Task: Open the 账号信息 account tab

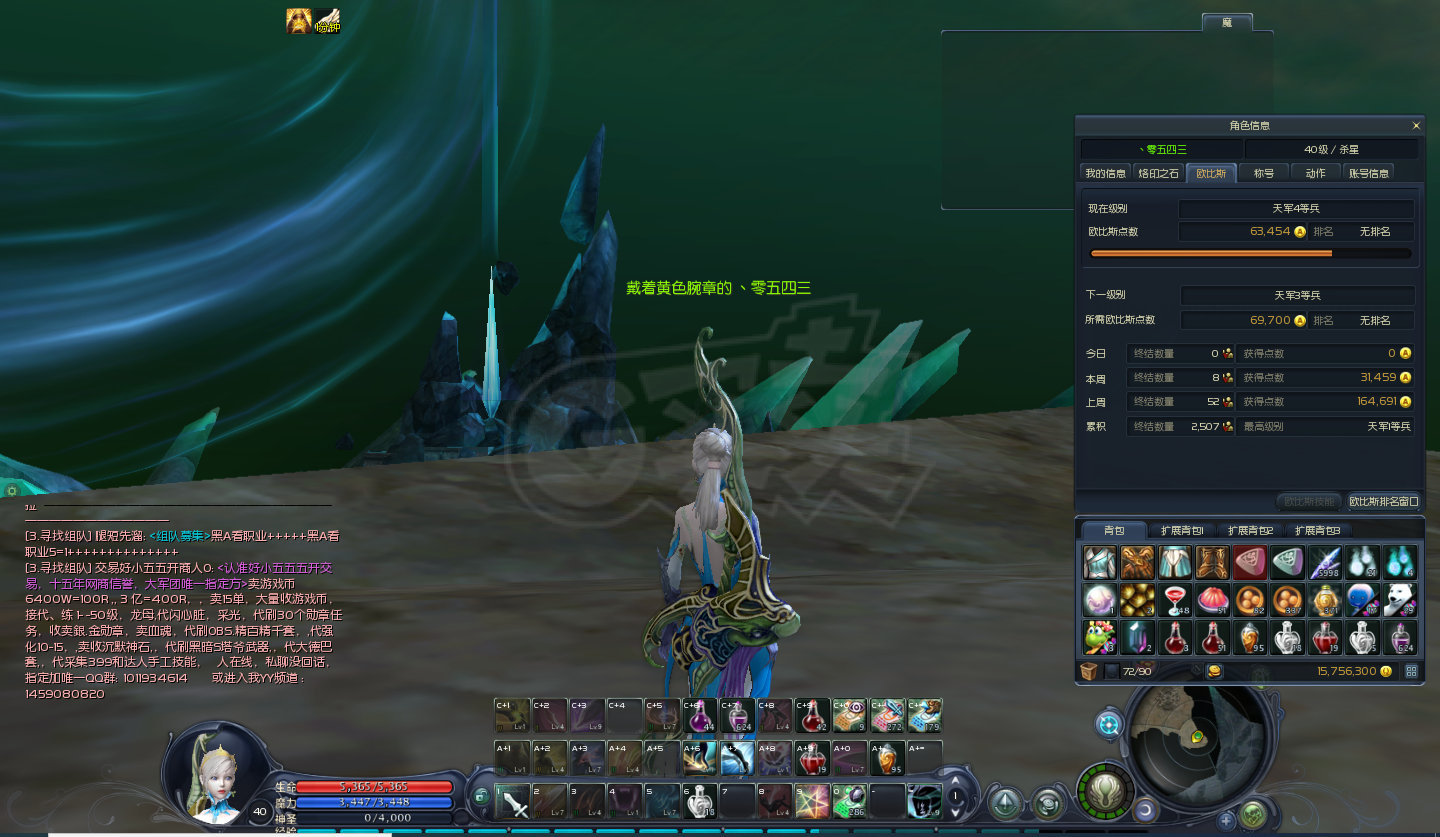Action: tap(1368, 173)
